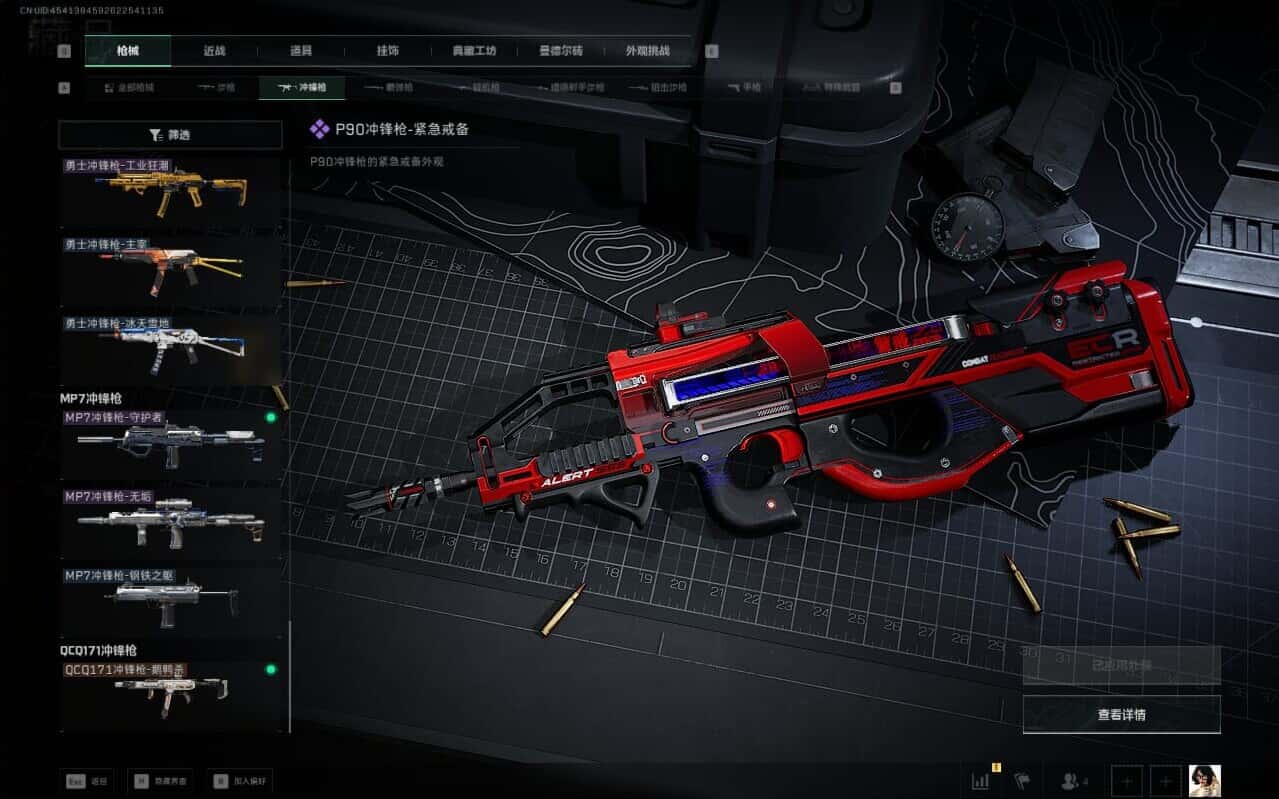Click the 查看详情 (View Details) button
Image resolution: width=1279 pixels, height=799 pixels.
tap(1121, 715)
